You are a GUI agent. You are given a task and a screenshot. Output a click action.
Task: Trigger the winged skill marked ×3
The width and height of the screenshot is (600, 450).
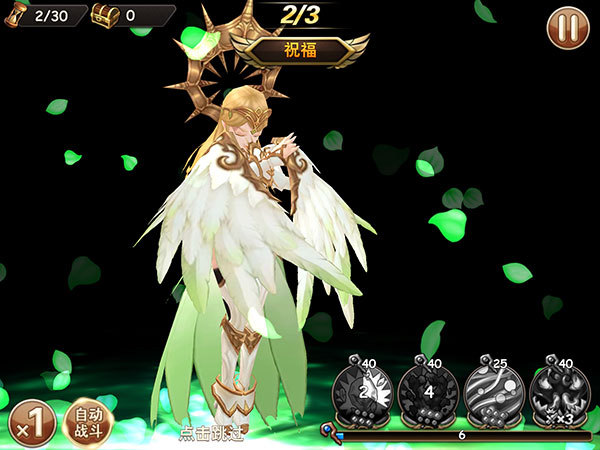pyautogui.click(x=560, y=391)
